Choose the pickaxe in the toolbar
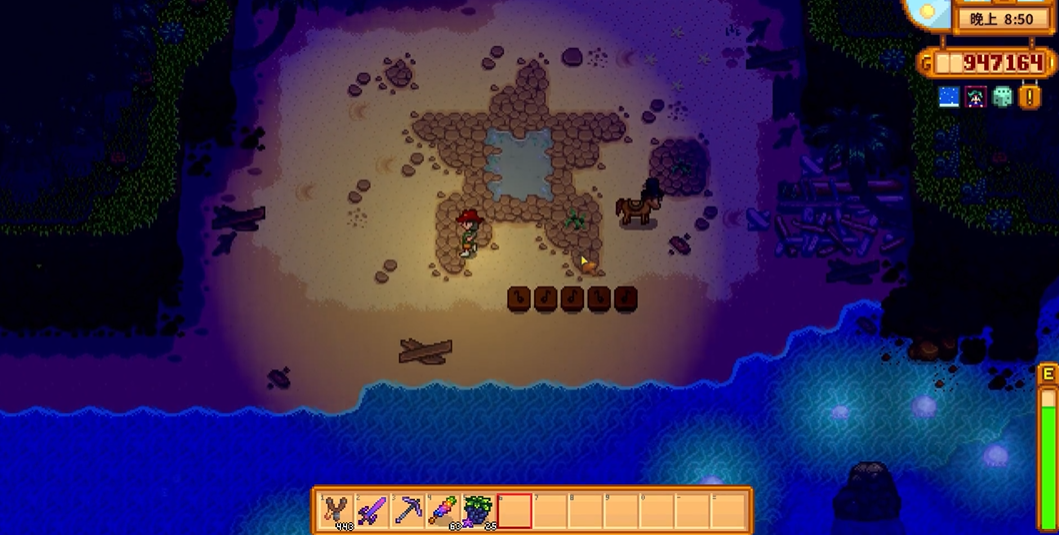 (x=407, y=511)
